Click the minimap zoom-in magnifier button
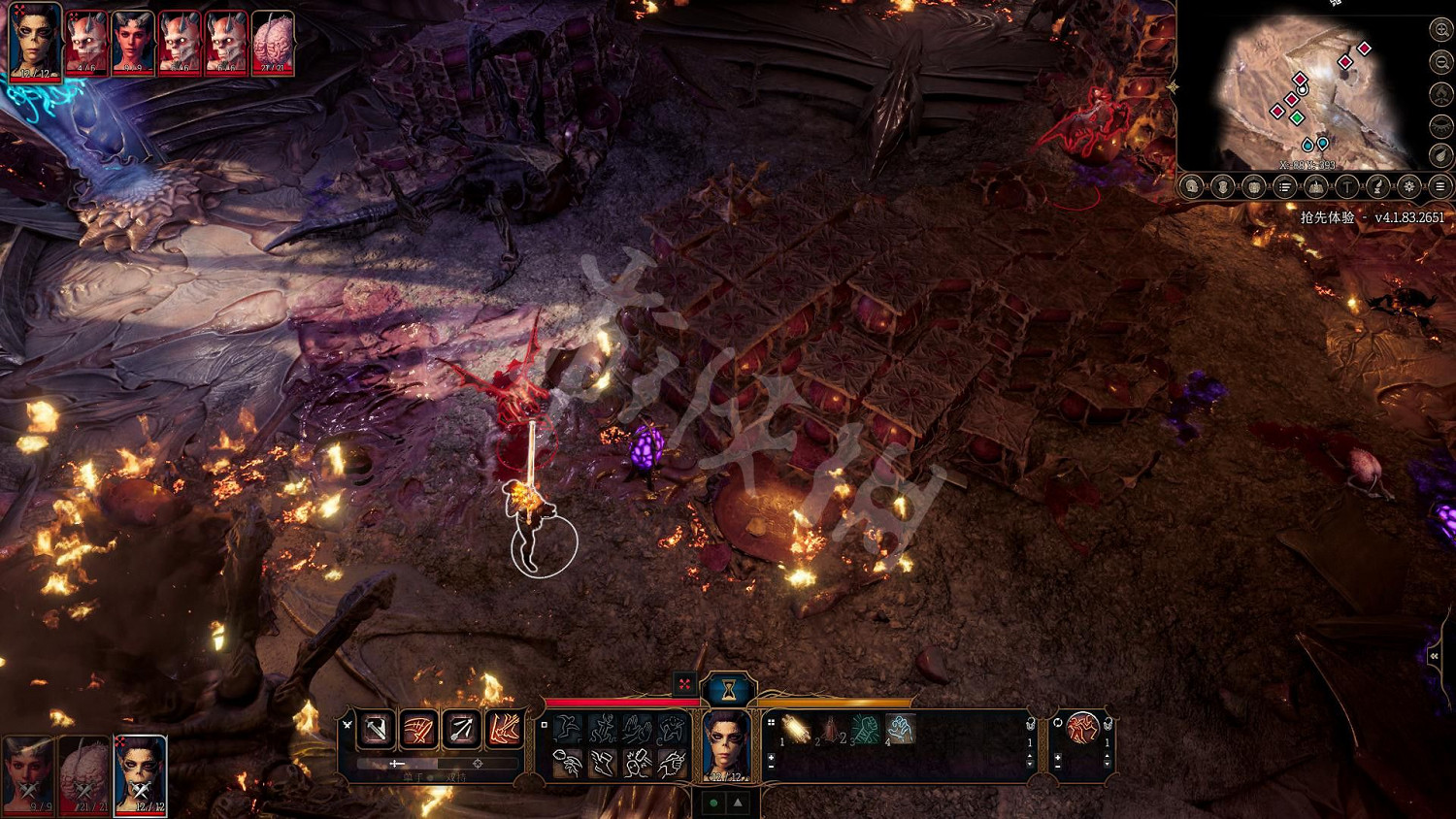1456x819 pixels. (1440, 30)
